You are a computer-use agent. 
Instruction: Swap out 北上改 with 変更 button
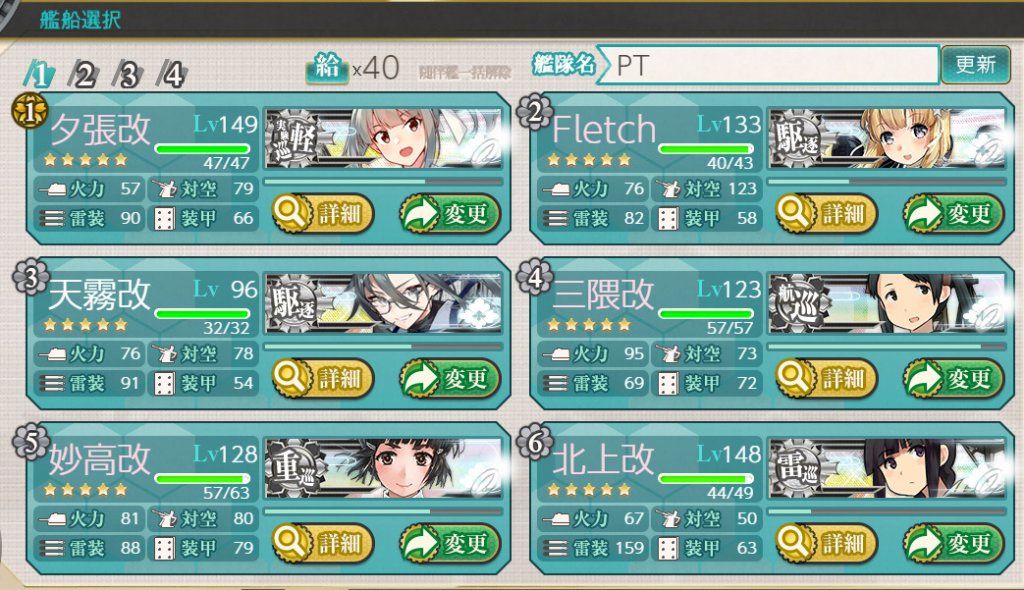pos(954,543)
